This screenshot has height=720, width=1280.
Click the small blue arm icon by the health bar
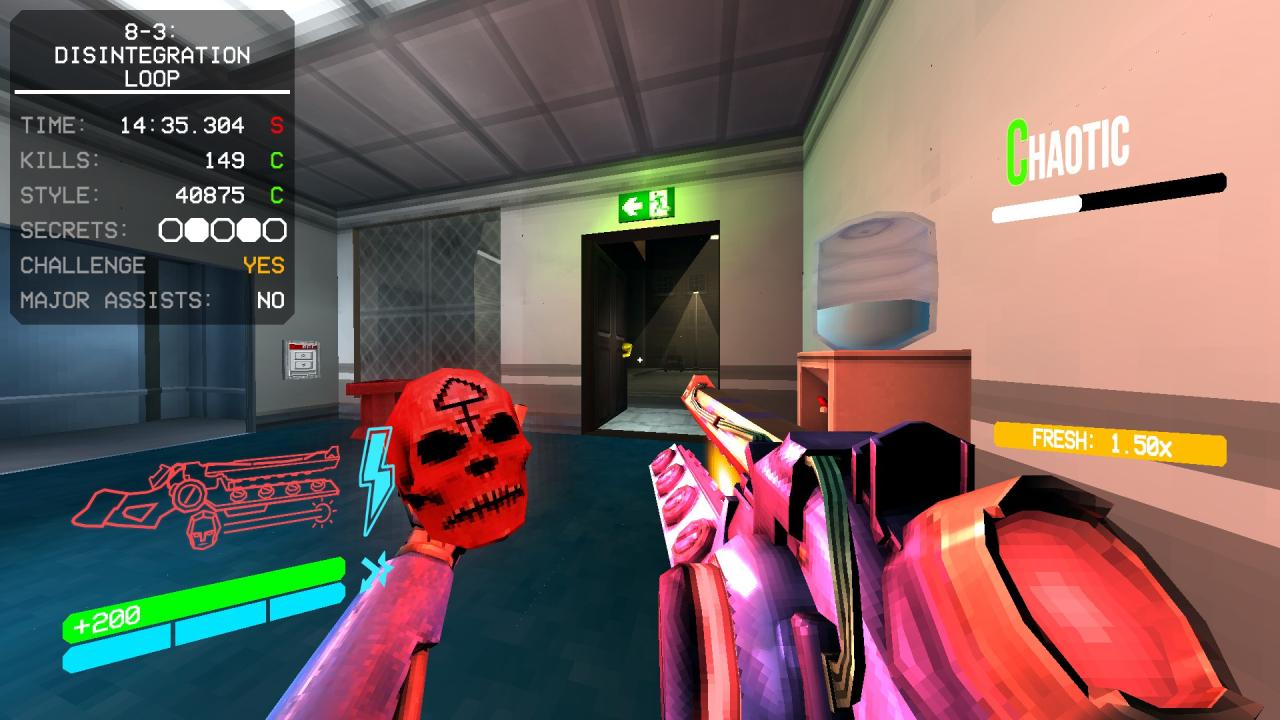[377, 569]
